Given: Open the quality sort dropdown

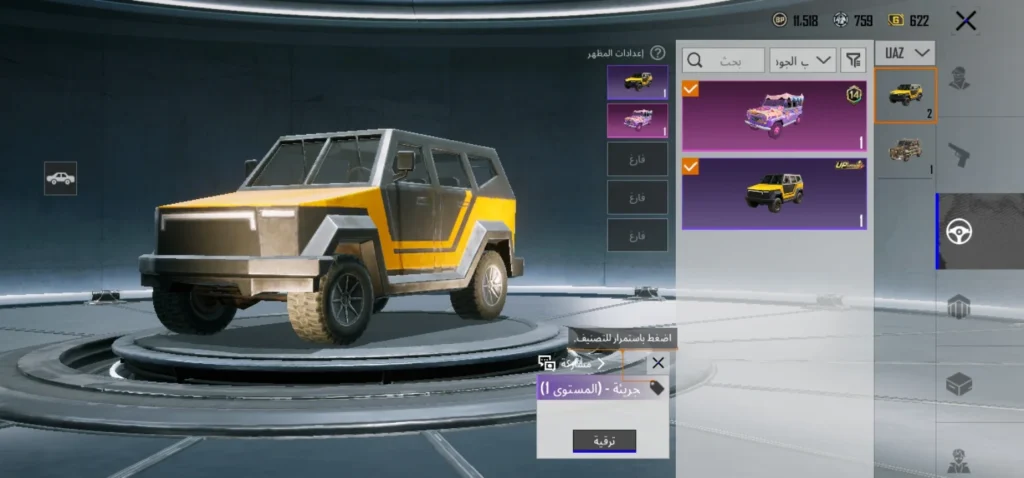Looking at the screenshot, I should pyautogui.click(x=802, y=60).
